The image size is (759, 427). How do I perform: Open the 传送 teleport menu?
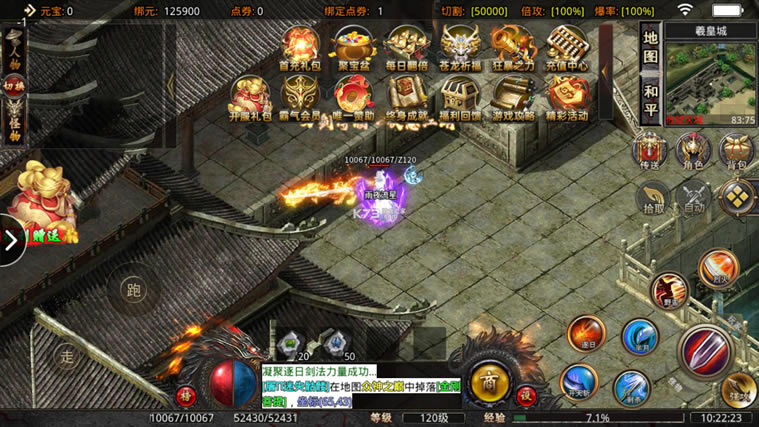(x=651, y=151)
